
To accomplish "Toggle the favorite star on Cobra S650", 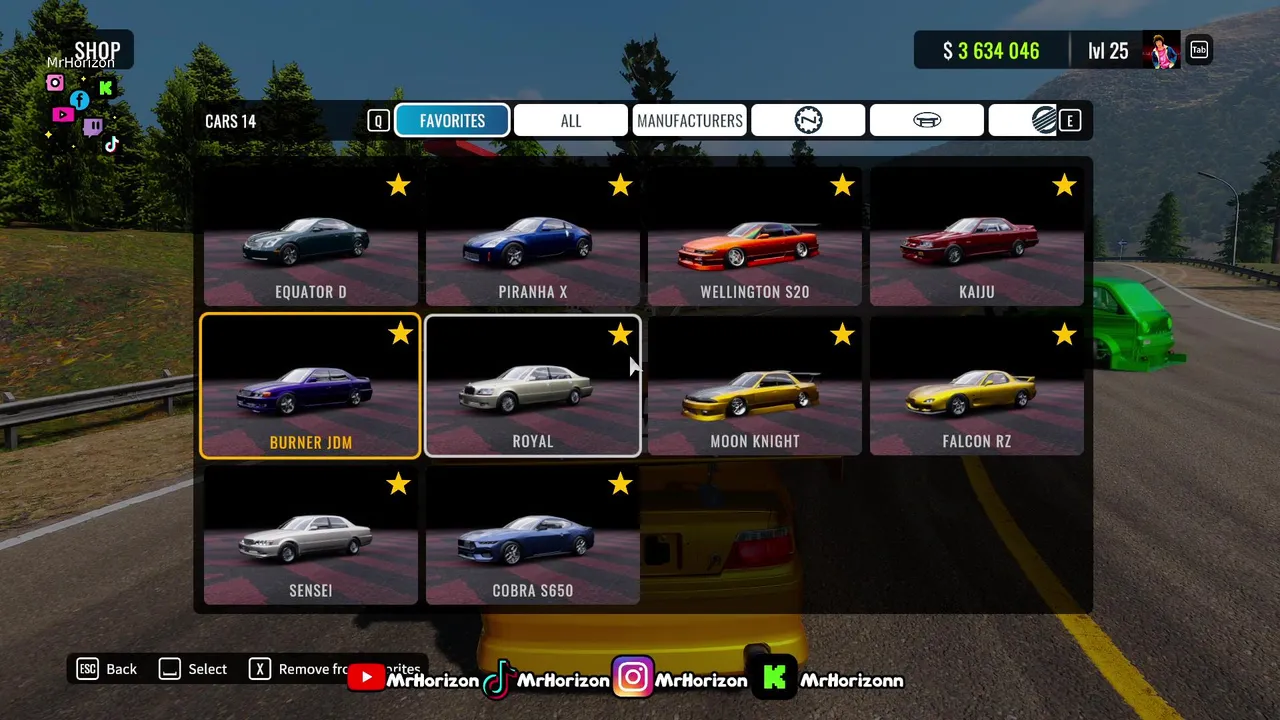I will 620,484.
